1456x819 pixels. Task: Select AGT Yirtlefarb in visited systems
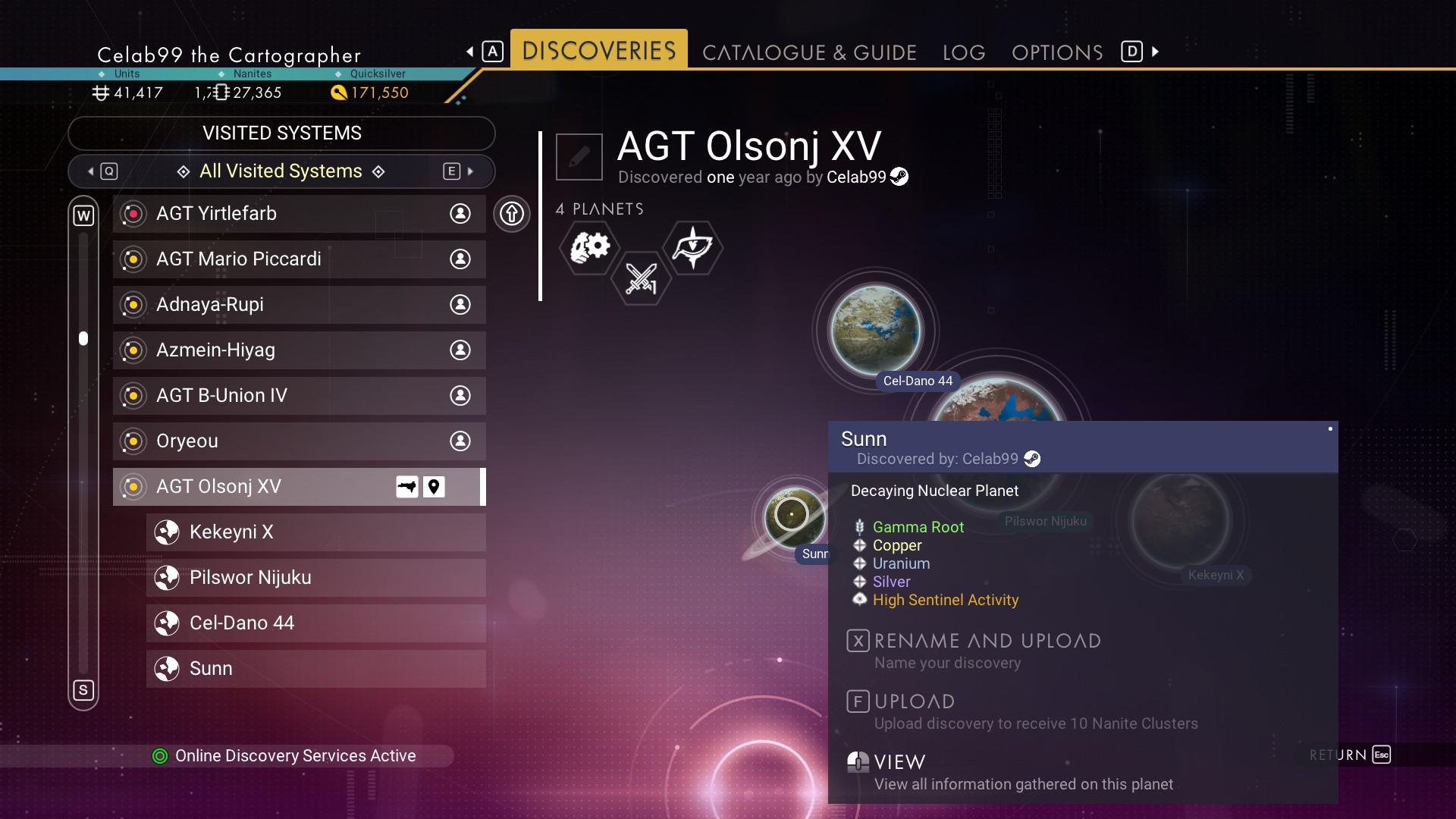click(299, 214)
